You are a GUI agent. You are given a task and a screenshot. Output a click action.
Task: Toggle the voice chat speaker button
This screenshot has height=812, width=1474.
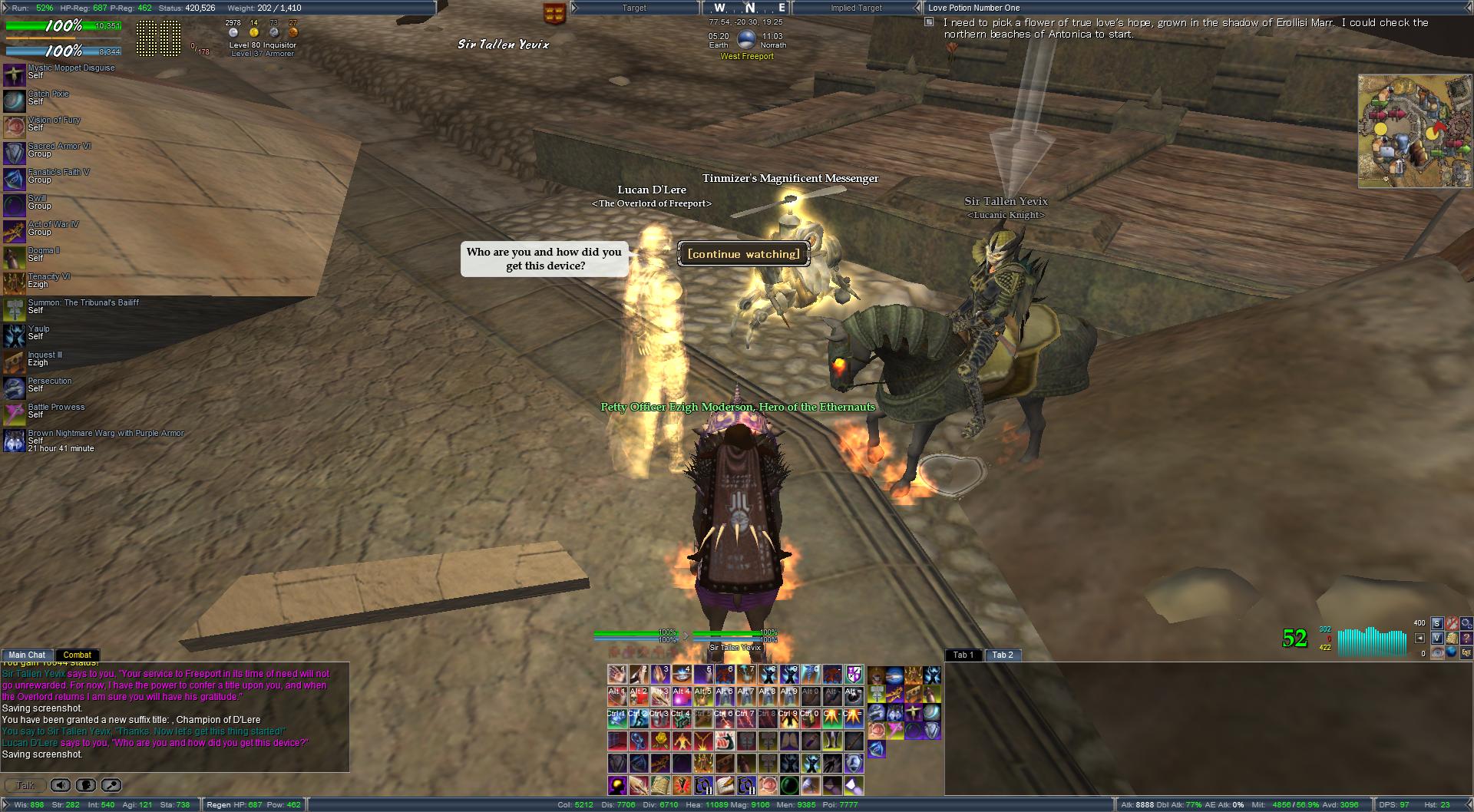(x=61, y=785)
